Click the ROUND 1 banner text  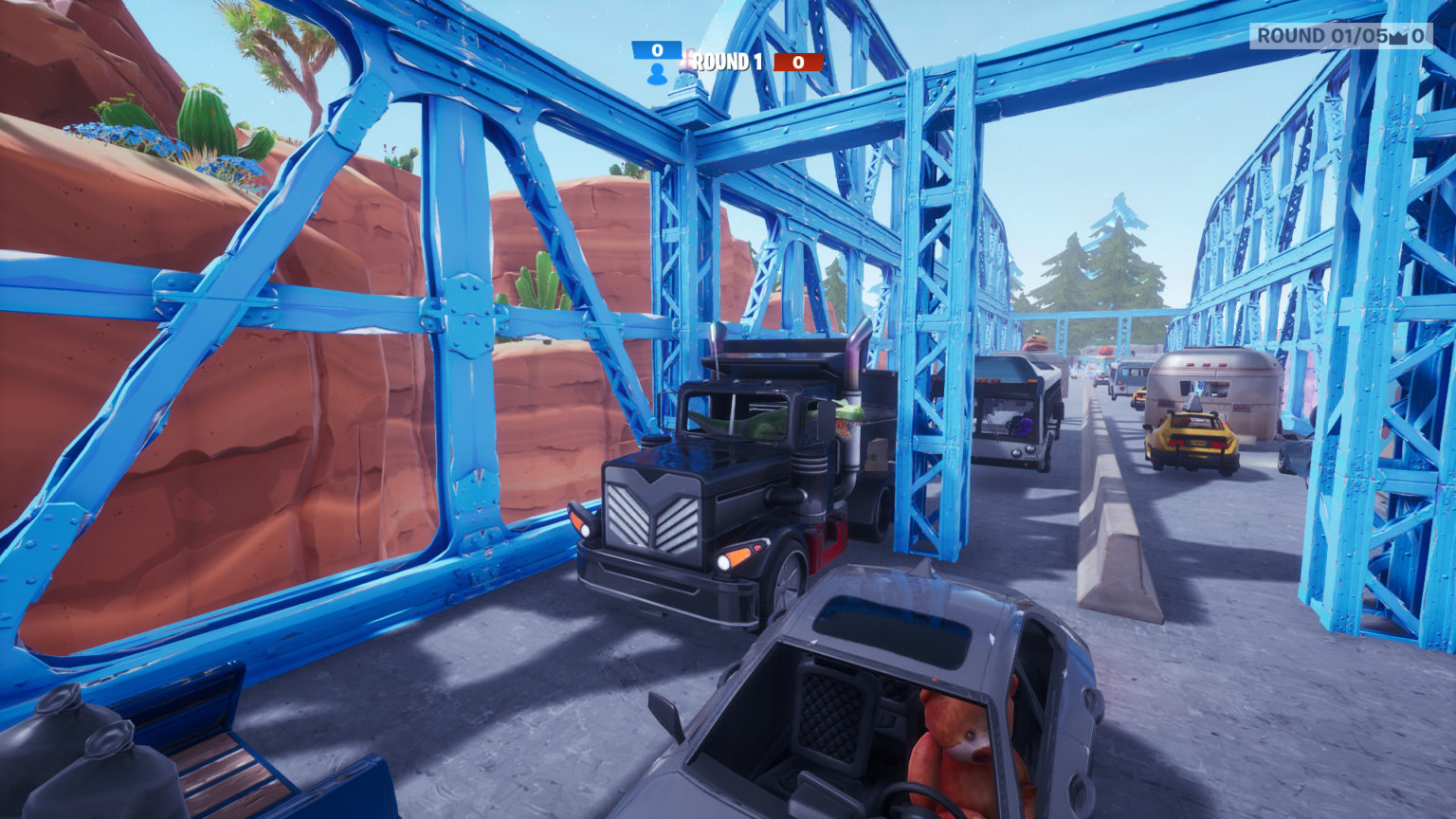coord(727,62)
